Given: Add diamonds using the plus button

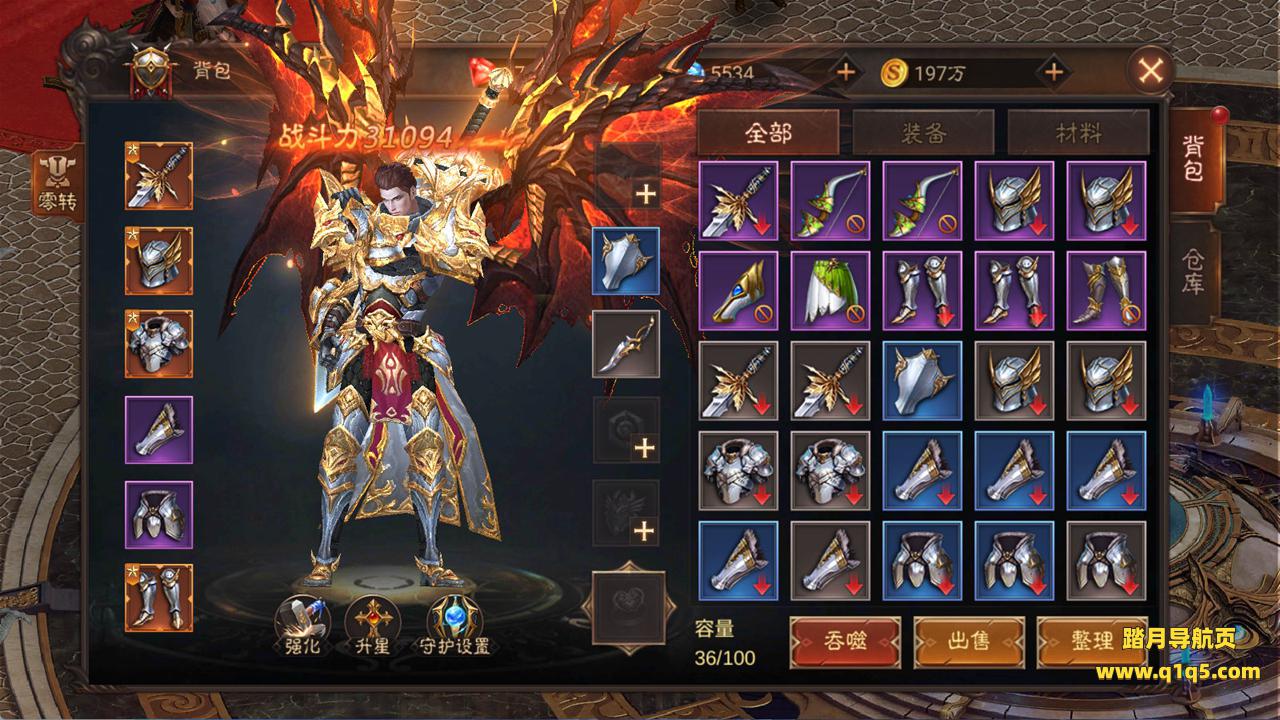Looking at the screenshot, I should pos(846,72).
